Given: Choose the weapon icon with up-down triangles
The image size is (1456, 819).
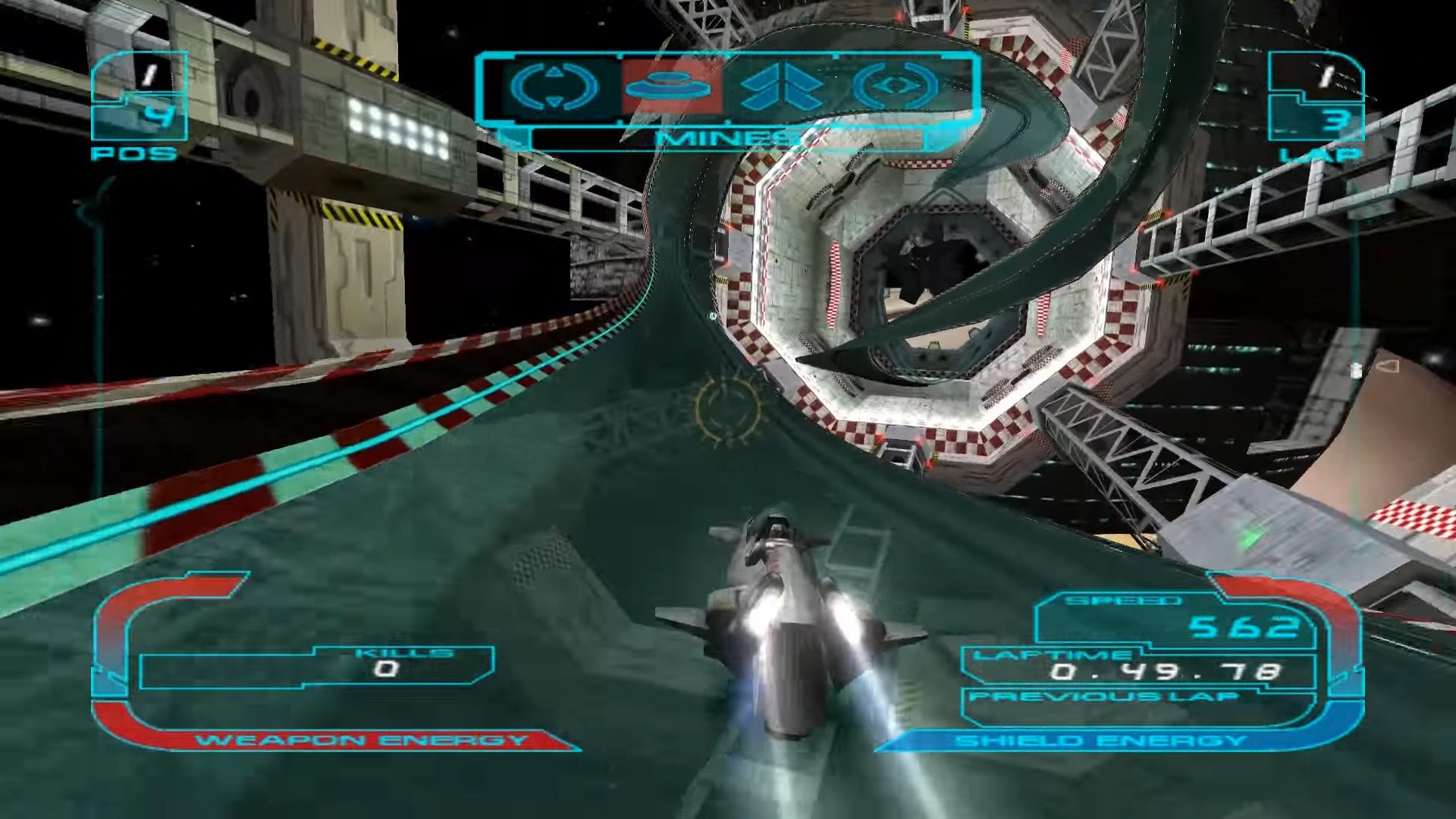Looking at the screenshot, I should [x=554, y=87].
